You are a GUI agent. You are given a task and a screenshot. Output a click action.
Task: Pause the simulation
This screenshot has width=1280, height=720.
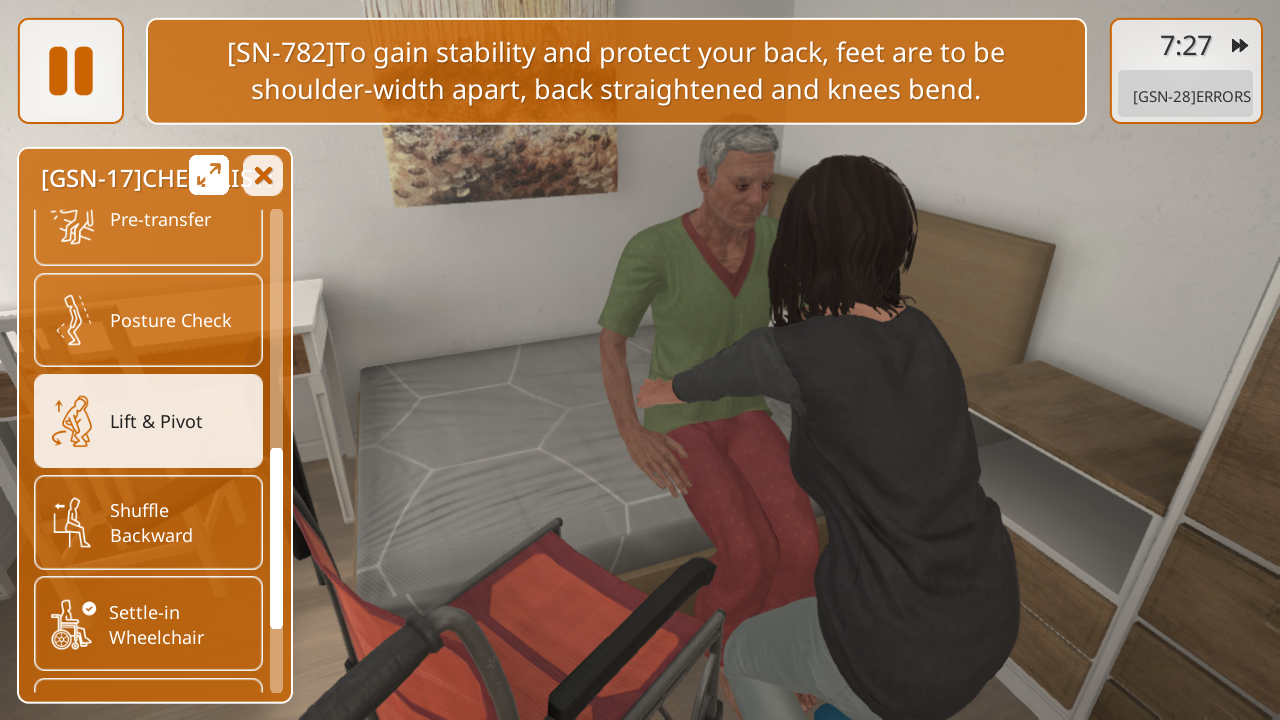(x=71, y=71)
